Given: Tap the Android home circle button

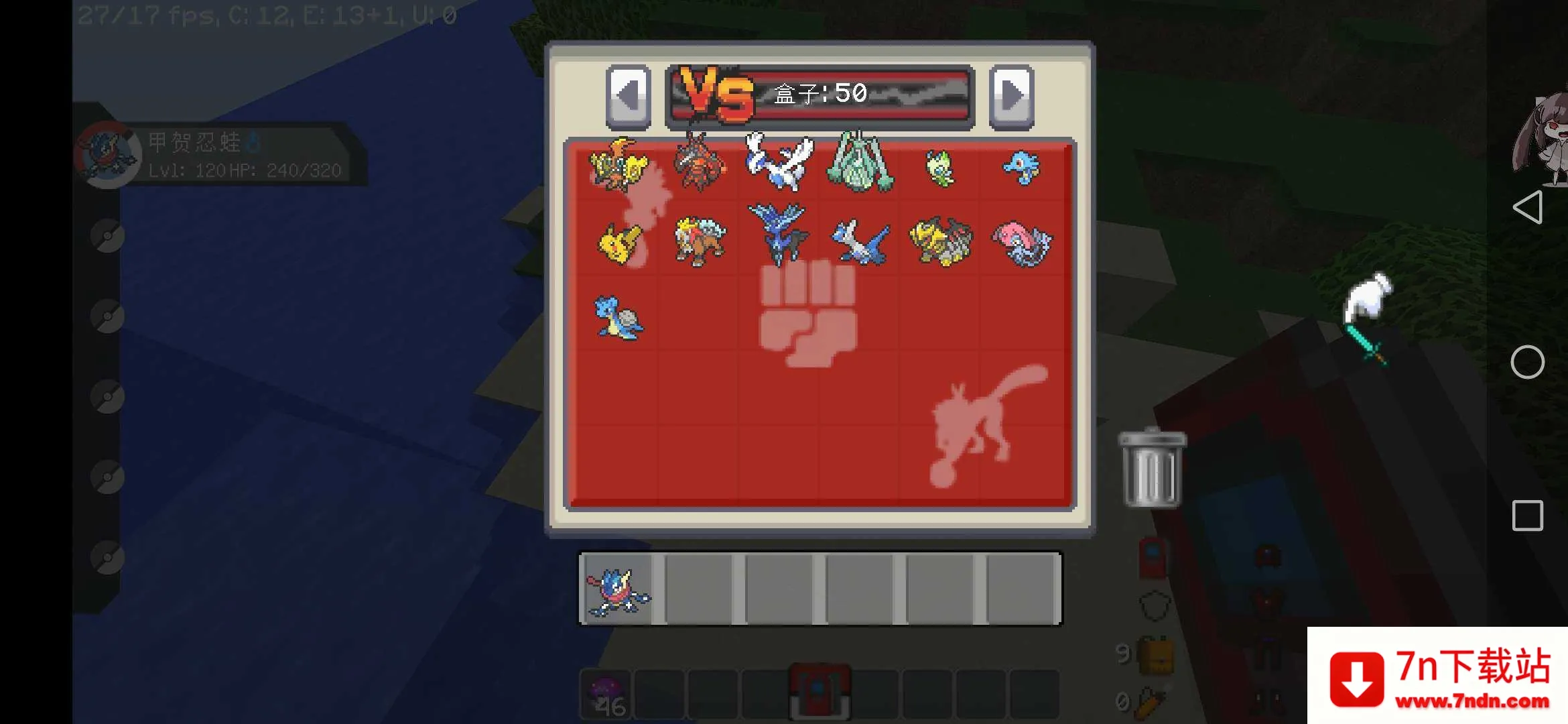Looking at the screenshot, I should click(x=1528, y=363).
